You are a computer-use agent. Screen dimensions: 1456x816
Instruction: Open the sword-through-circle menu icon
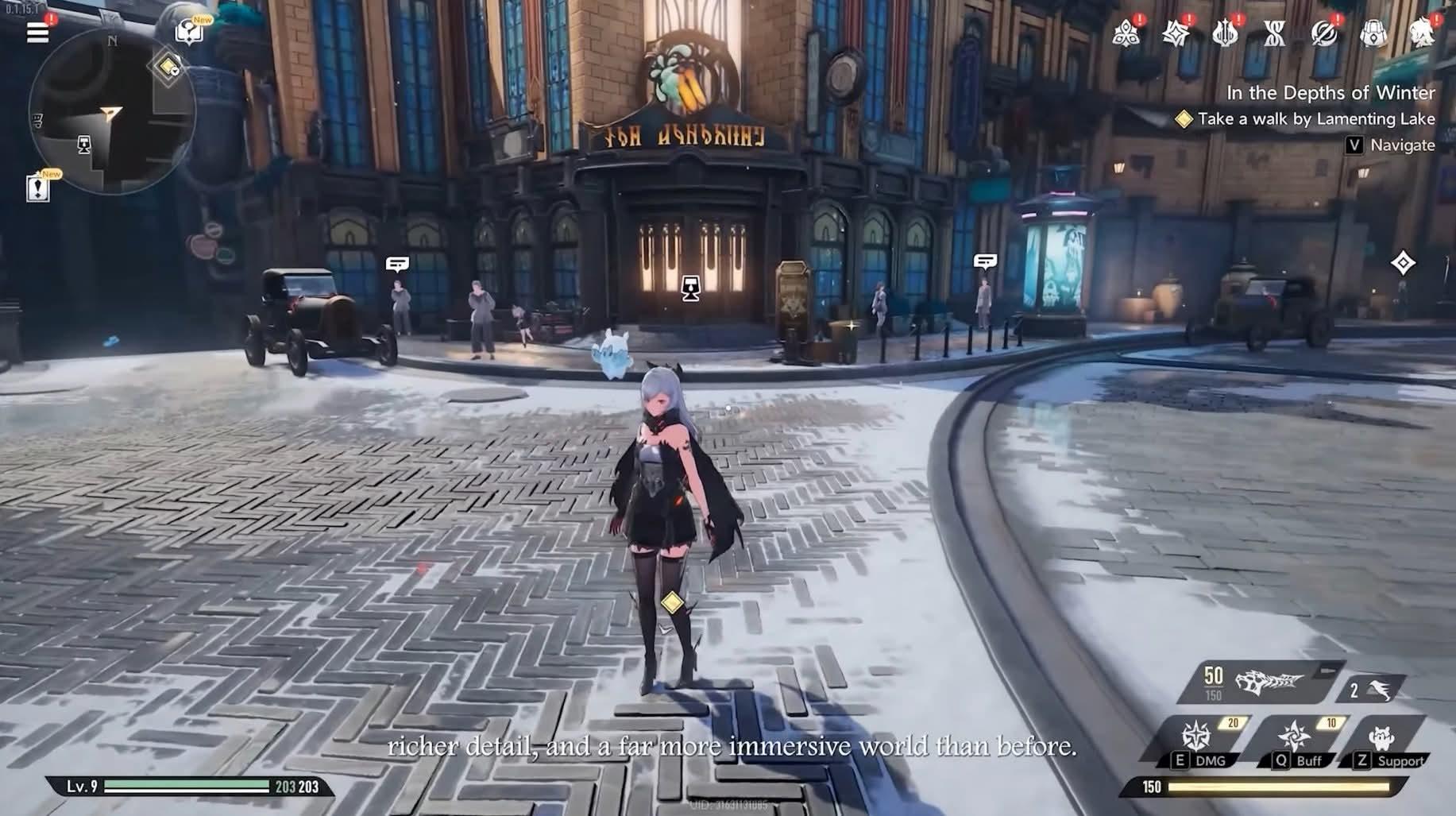pos(1324,33)
